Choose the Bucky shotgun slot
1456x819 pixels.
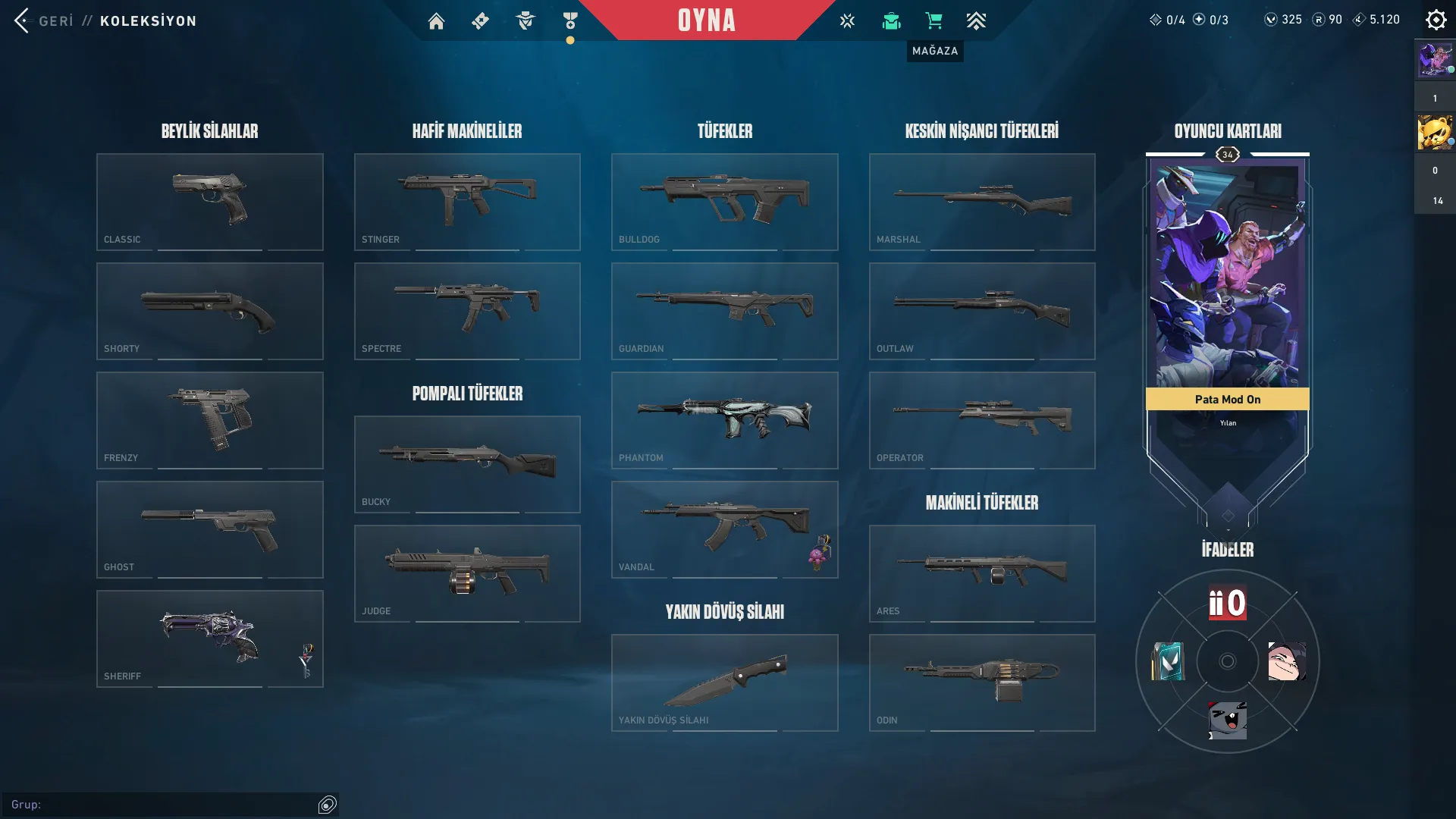pos(467,464)
